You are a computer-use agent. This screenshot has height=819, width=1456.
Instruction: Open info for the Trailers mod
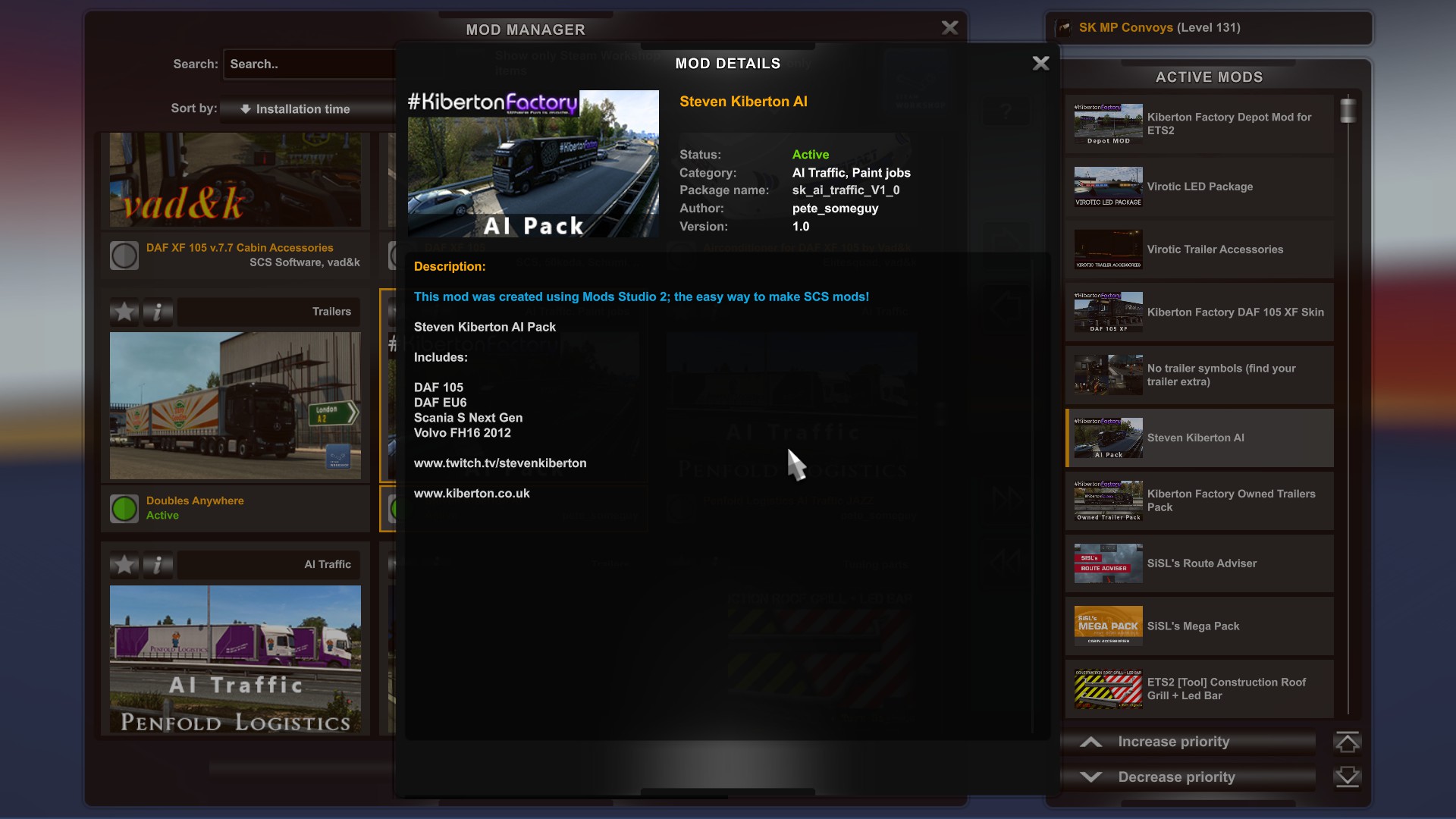click(x=158, y=312)
